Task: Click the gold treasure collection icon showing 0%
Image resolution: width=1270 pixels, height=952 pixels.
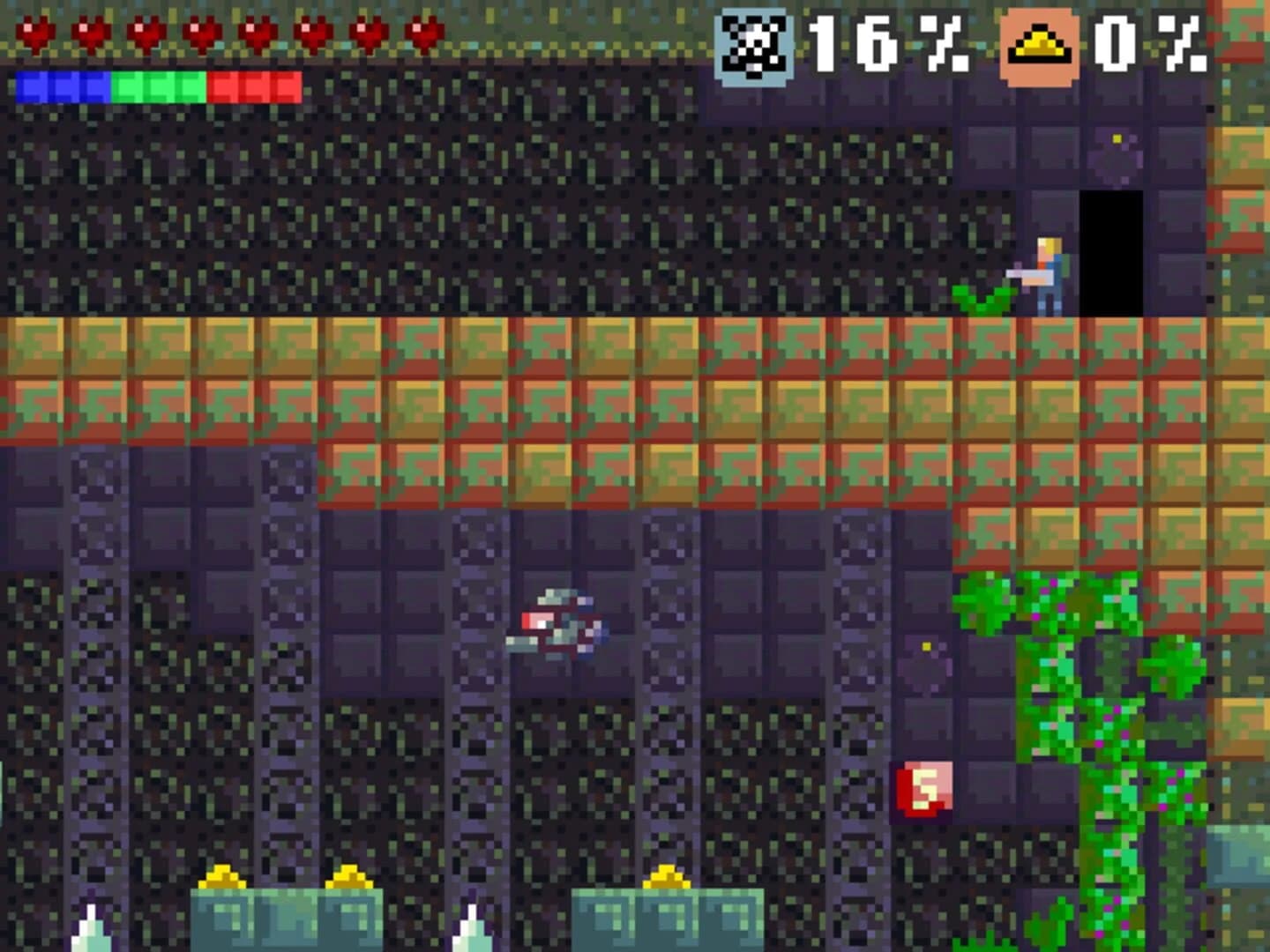Action: point(1039,42)
